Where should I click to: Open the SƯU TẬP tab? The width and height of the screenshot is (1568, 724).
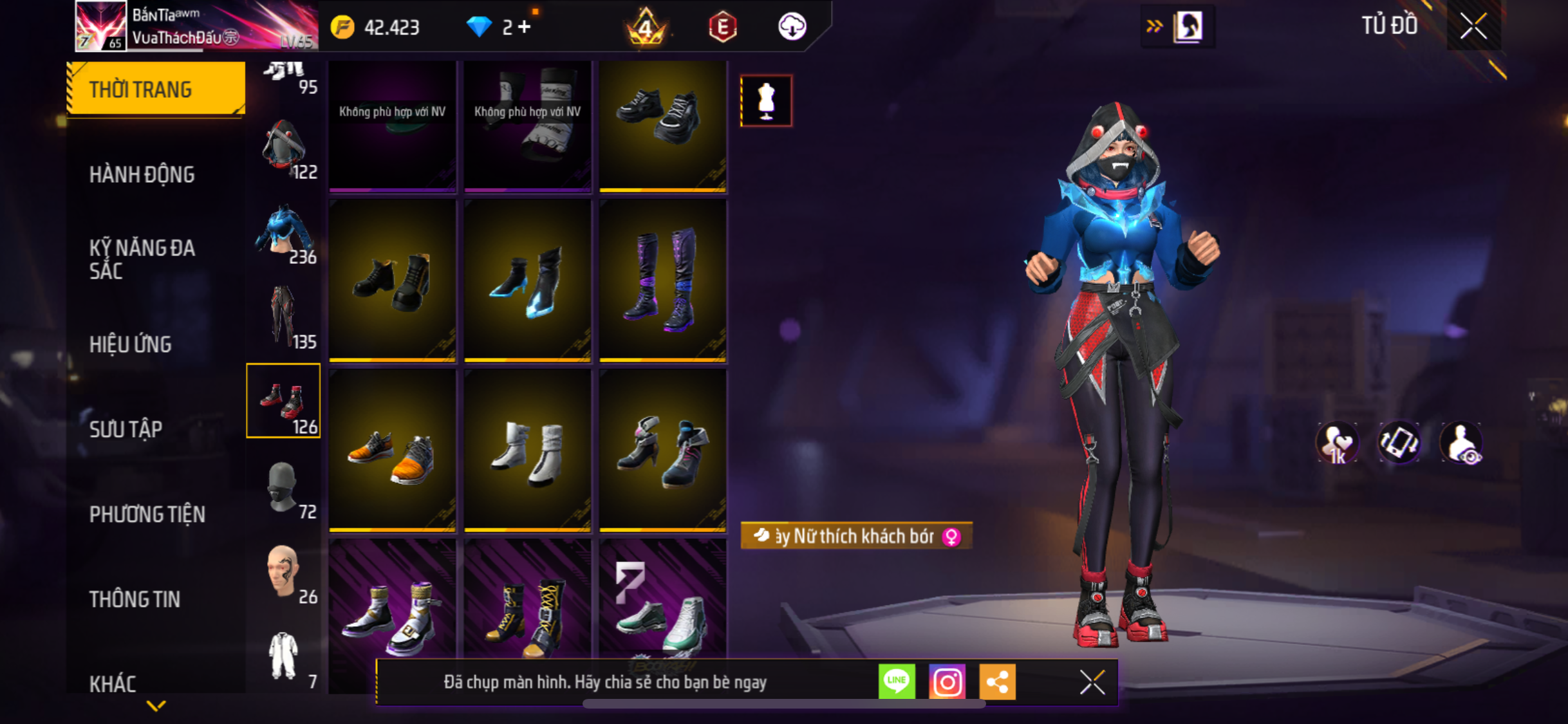(x=126, y=429)
